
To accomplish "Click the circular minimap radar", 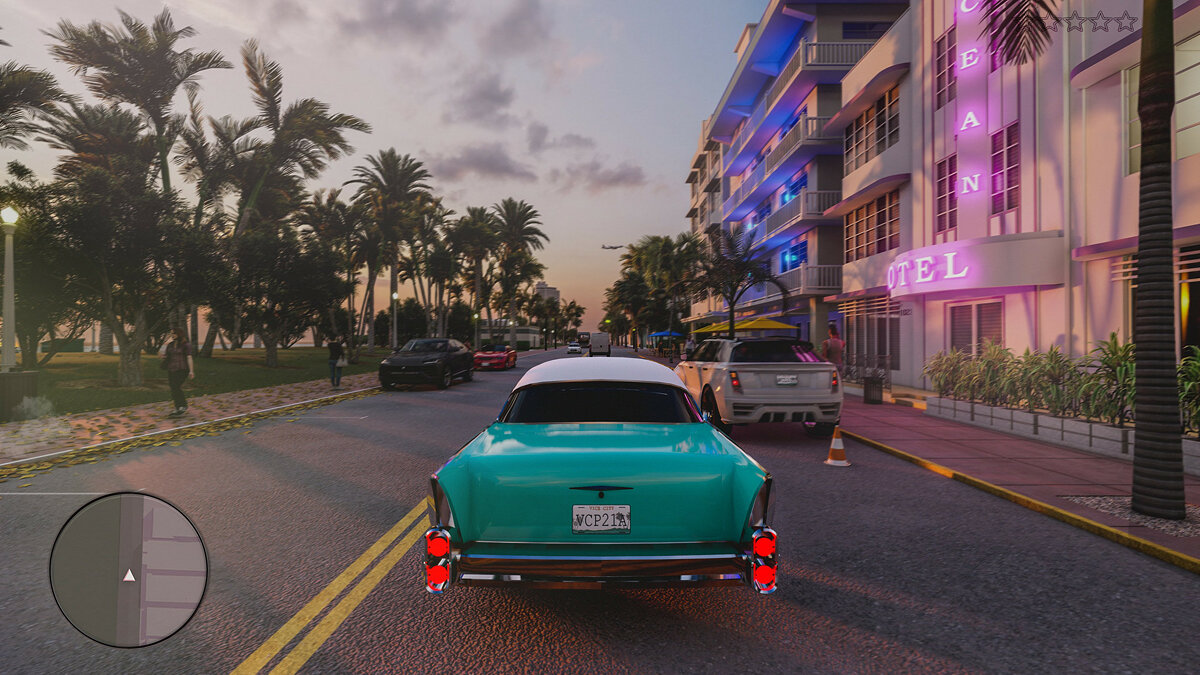I will [129, 569].
